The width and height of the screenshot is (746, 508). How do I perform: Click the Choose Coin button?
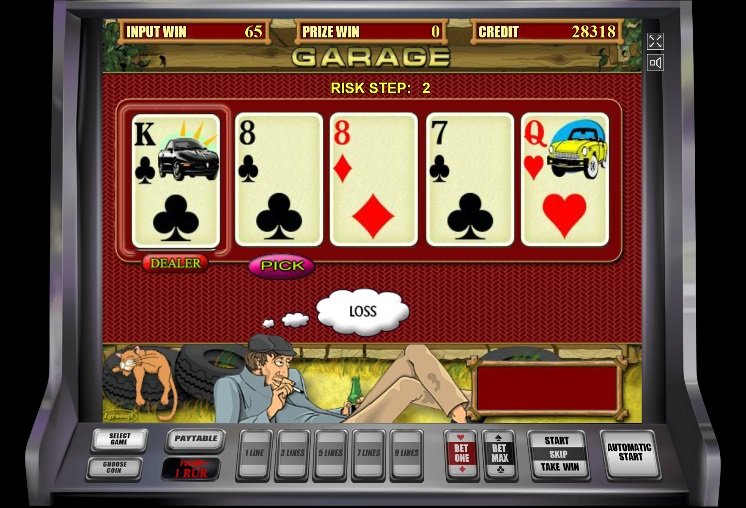coord(119,467)
